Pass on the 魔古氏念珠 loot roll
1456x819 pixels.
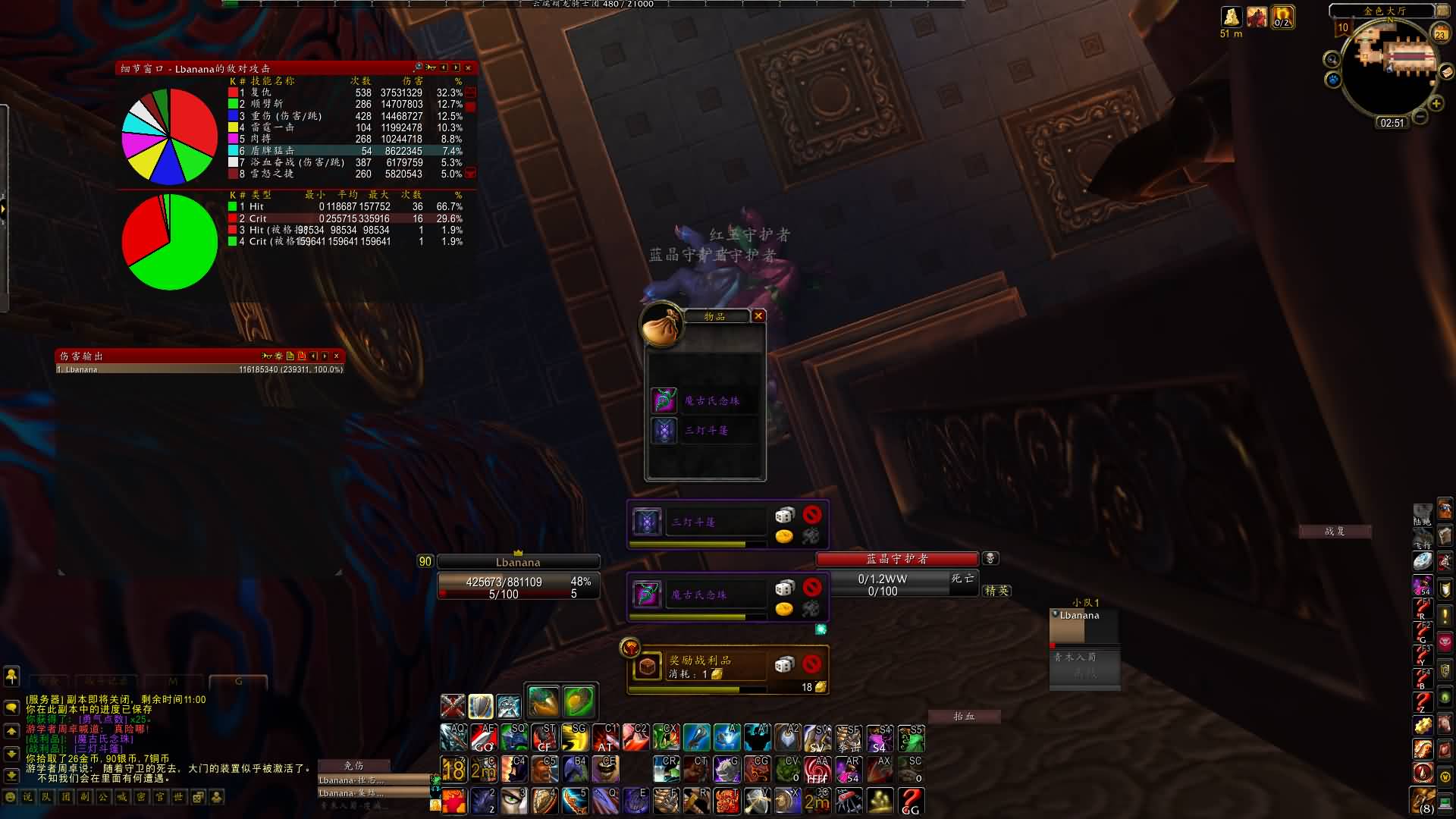click(x=812, y=587)
